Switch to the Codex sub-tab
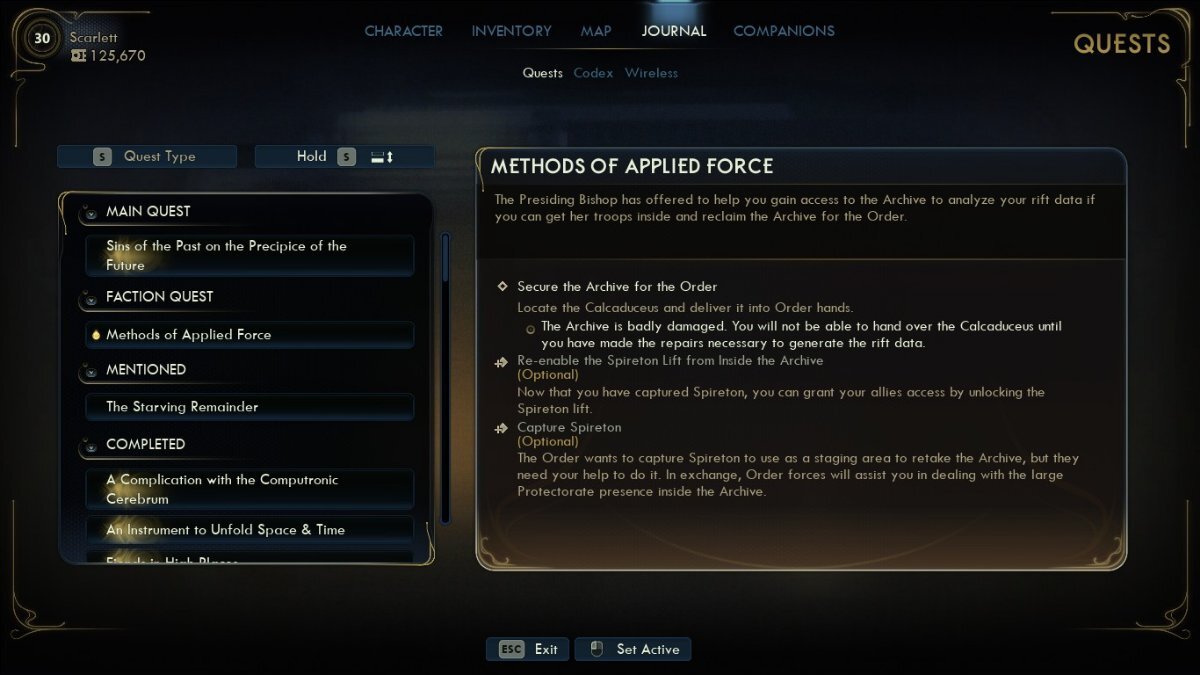Screen dimensions: 1200x675 (x=593, y=73)
